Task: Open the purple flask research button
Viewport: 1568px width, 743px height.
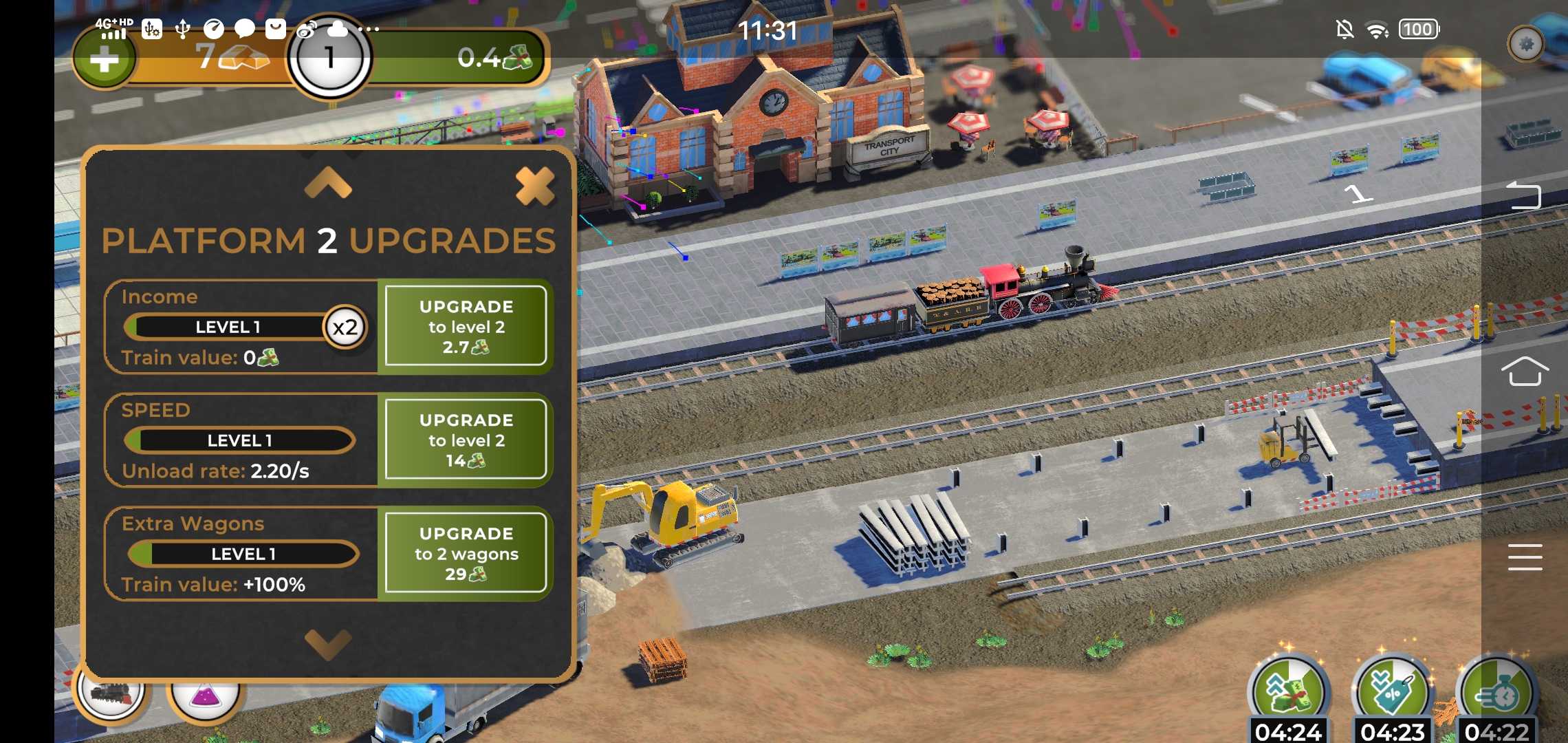Action: coord(204,695)
